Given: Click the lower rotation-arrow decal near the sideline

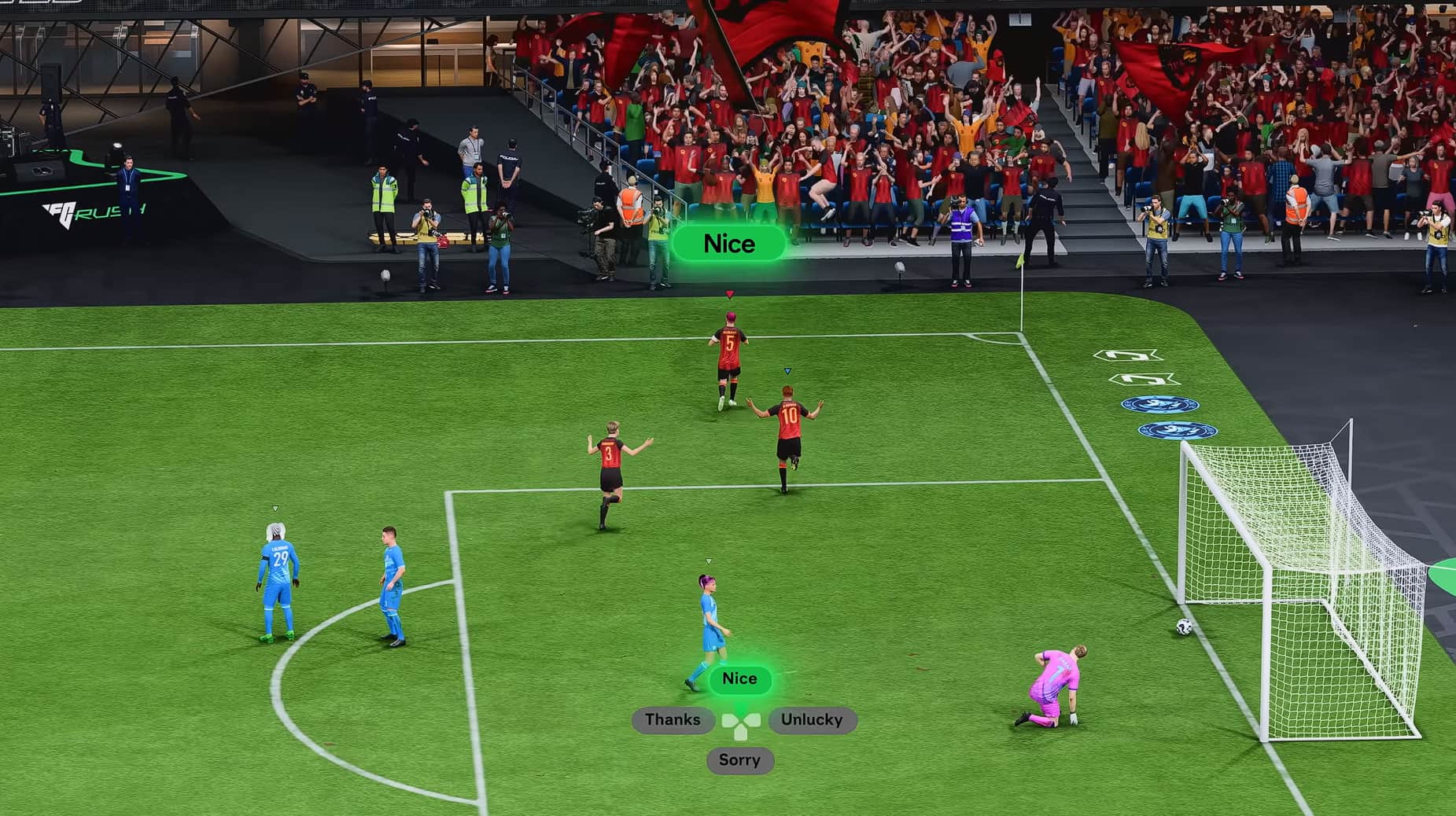Looking at the screenshot, I should (x=1141, y=379).
